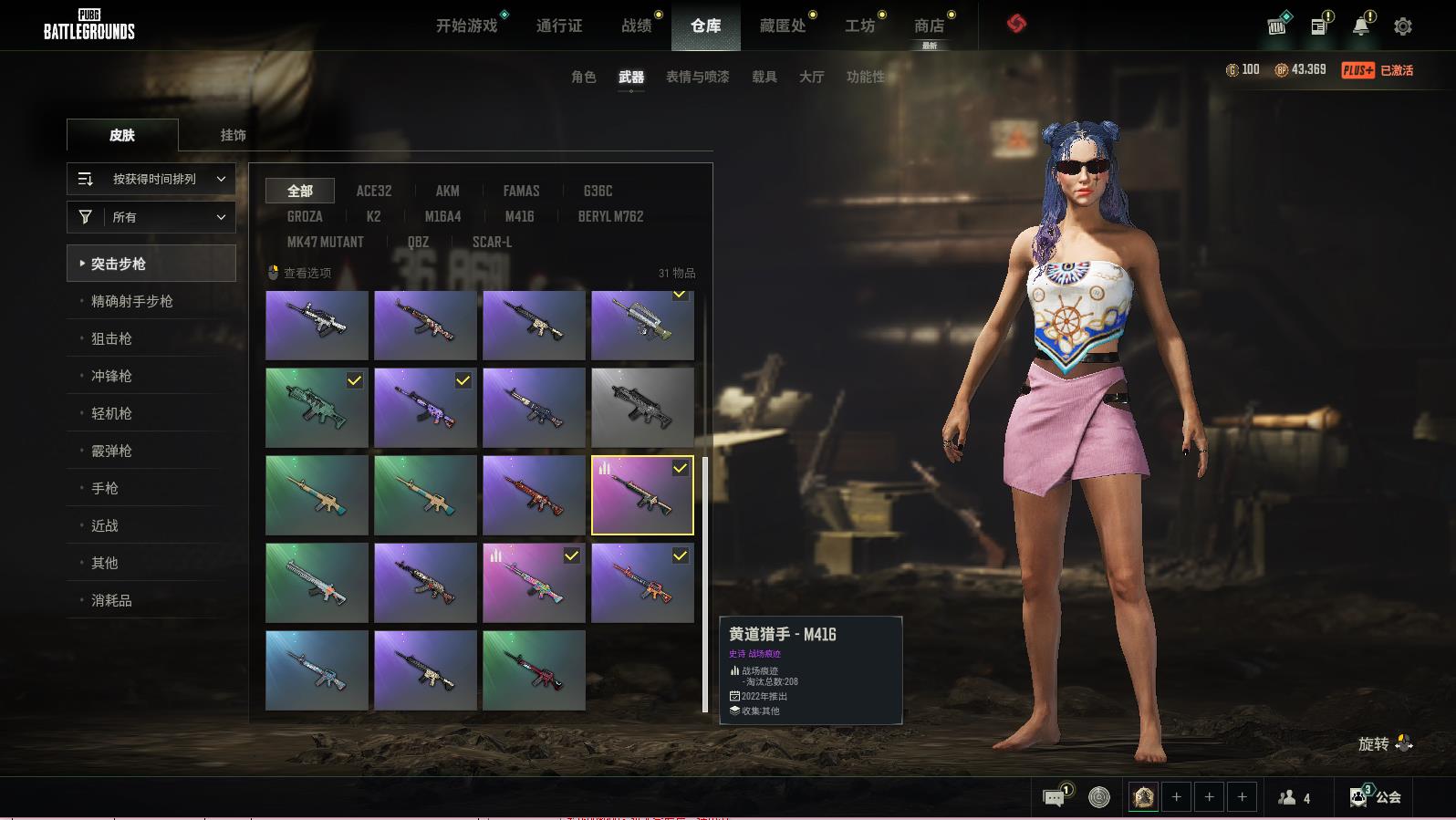
Task: Open the notification bell
Action: pos(1360,26)
